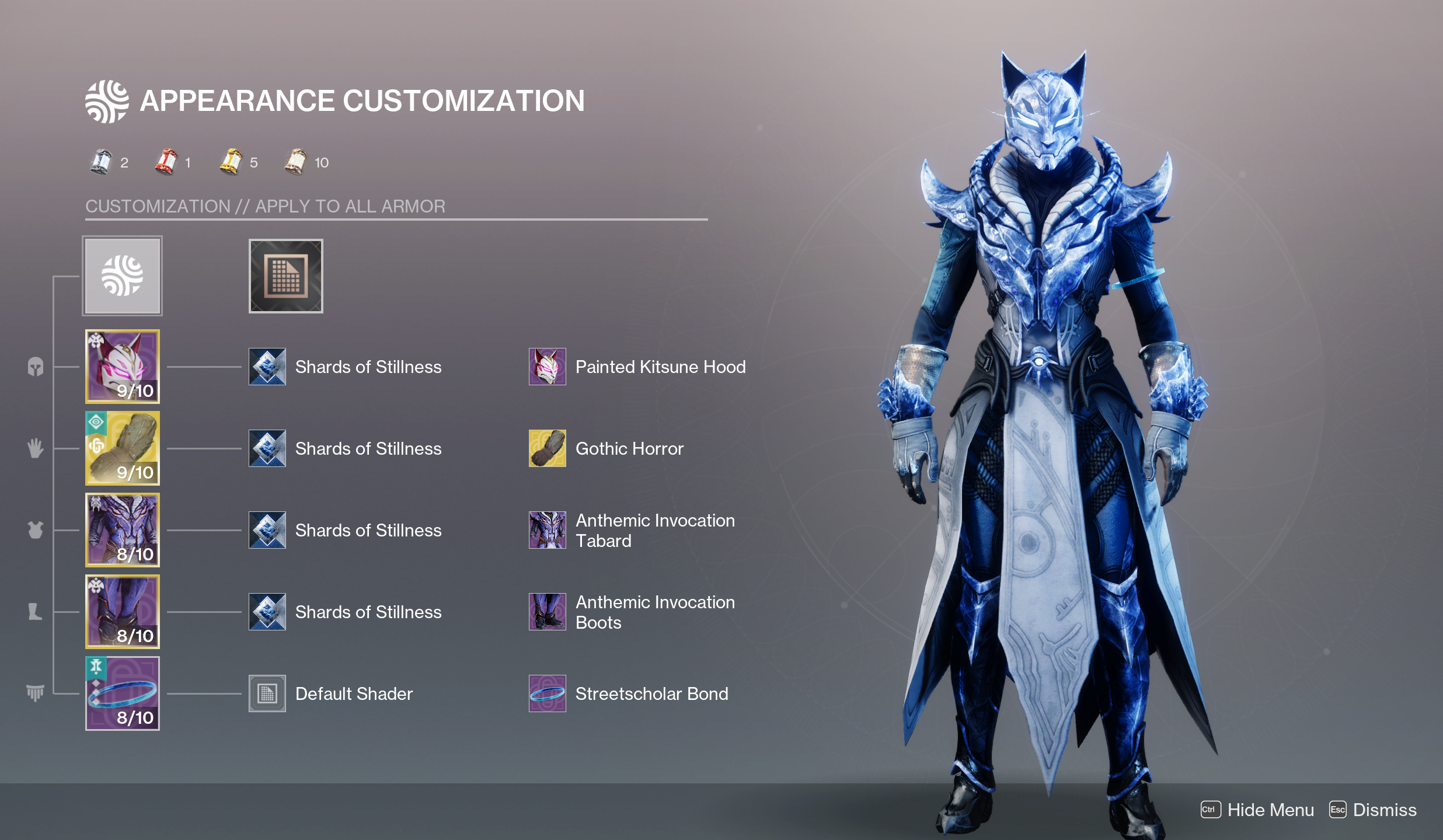This screenshot has height=840, width=1443.
Task: Select the helmet armor slot
Action: pyautogui.click(x=122, y=366)
